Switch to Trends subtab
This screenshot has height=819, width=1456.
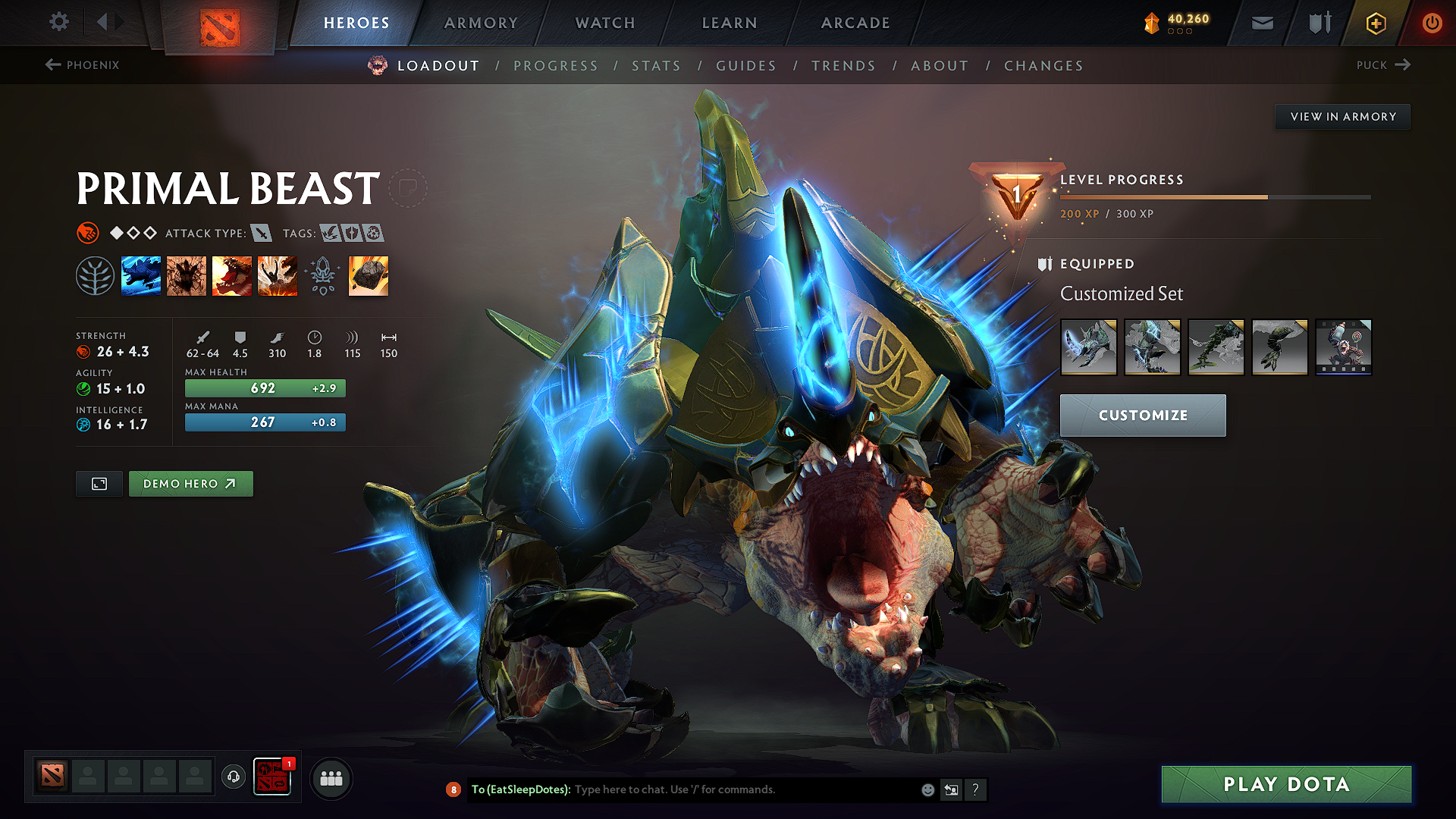(843, 66)
